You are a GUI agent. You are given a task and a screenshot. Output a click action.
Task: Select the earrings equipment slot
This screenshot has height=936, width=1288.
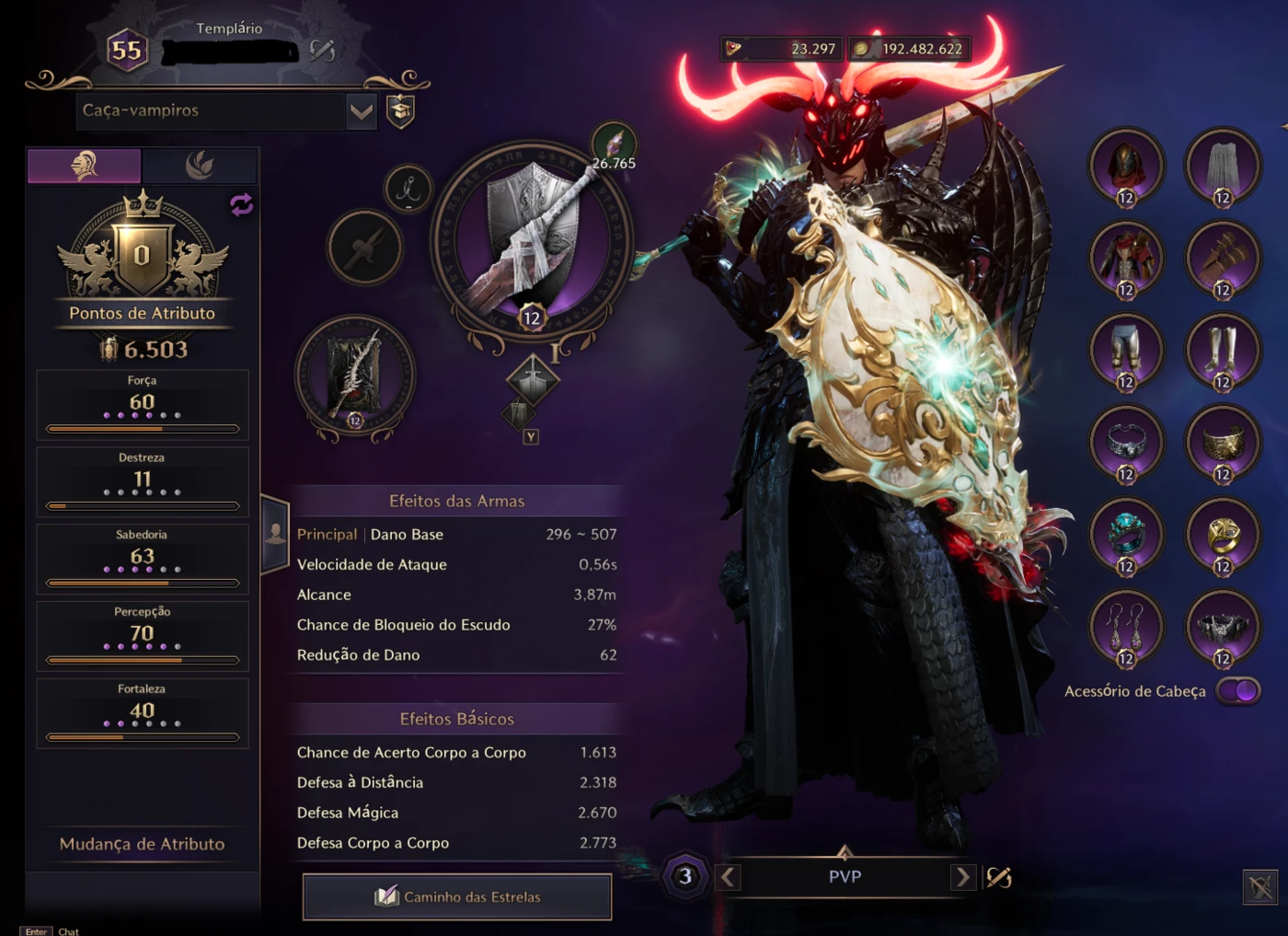point(1126,628)
